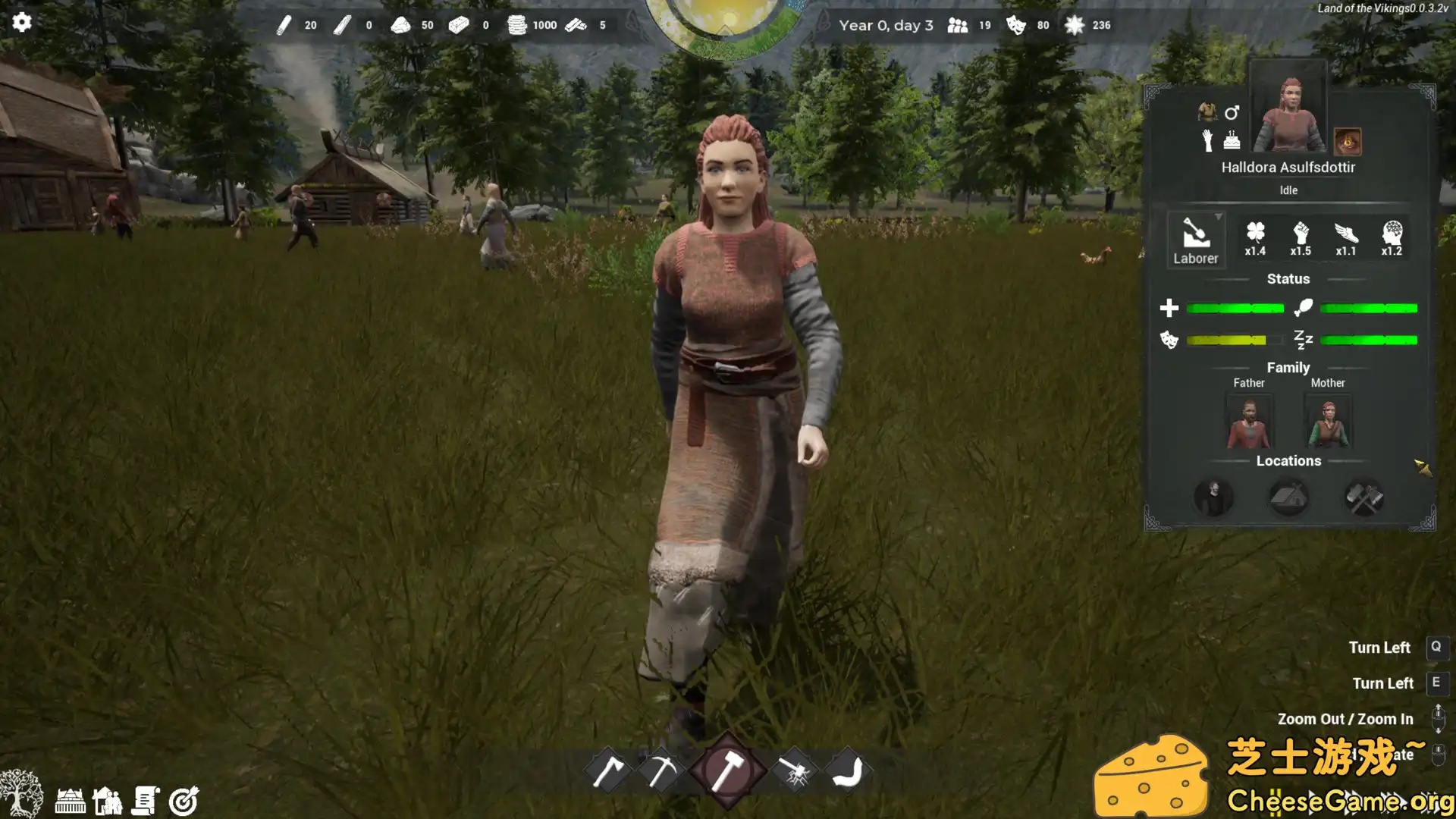Click Halldora's fire trait icon
The width and height of the screenshot is (1456, 819).
(x=1347, y=140)
